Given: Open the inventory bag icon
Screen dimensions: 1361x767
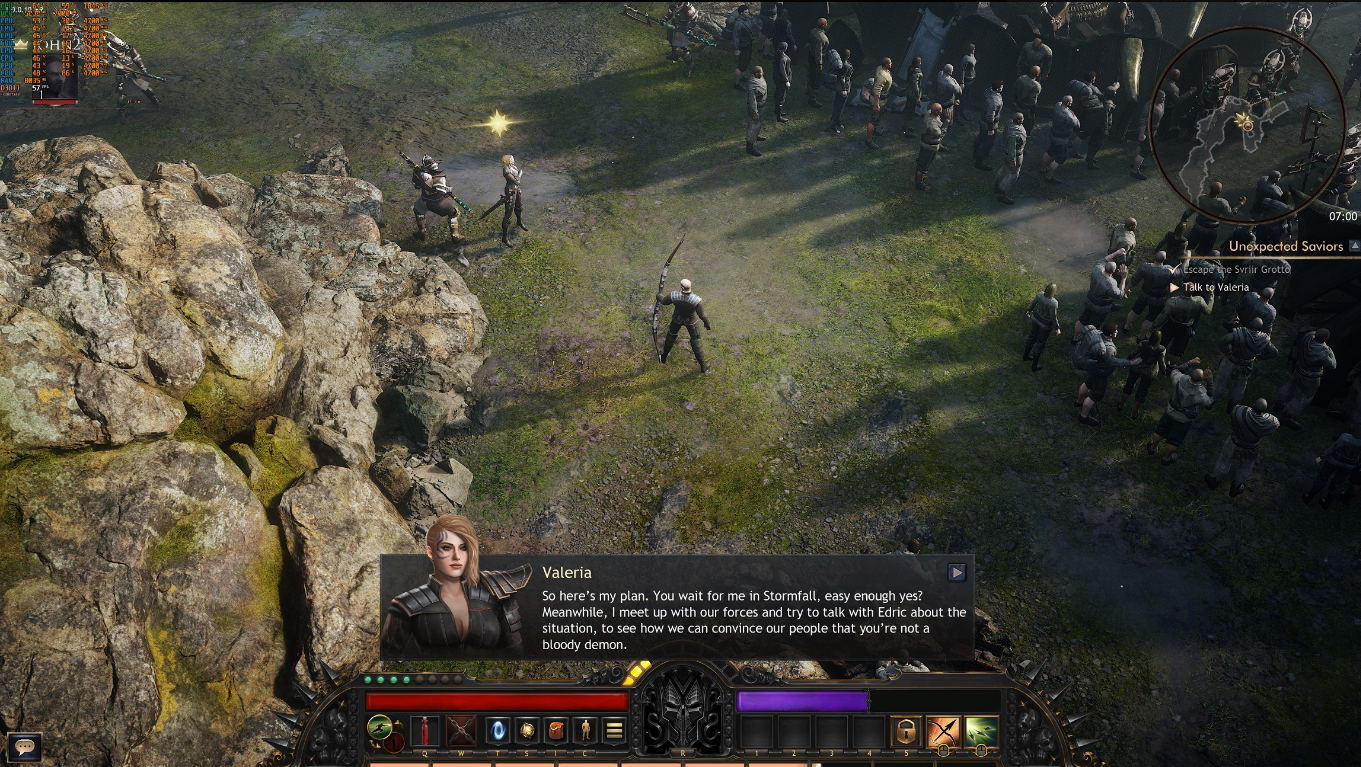Looking at the screenshot, I should 556,730.
